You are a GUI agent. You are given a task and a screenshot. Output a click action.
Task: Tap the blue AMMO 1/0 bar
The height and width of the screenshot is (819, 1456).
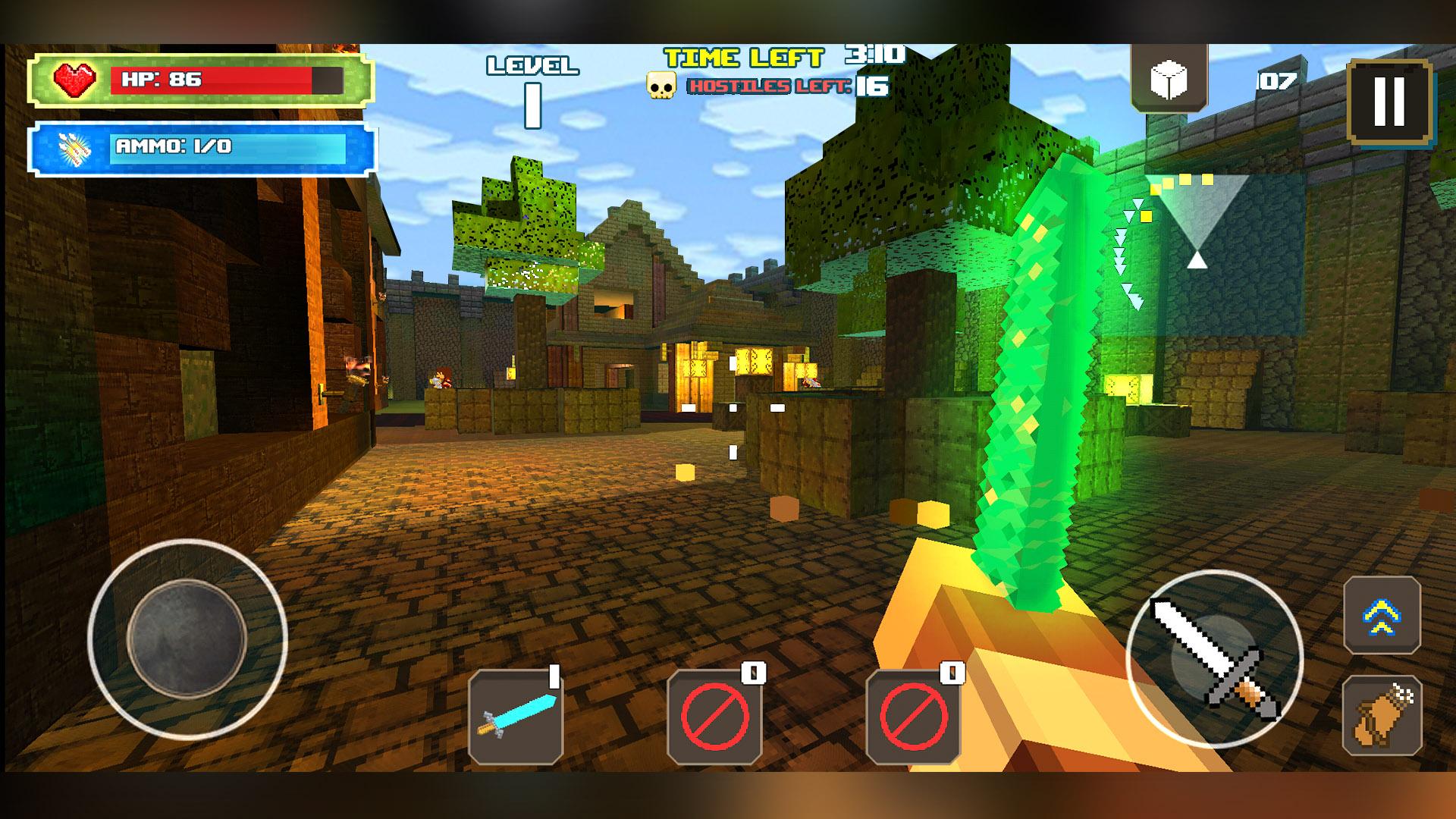(x=212, y=148)
